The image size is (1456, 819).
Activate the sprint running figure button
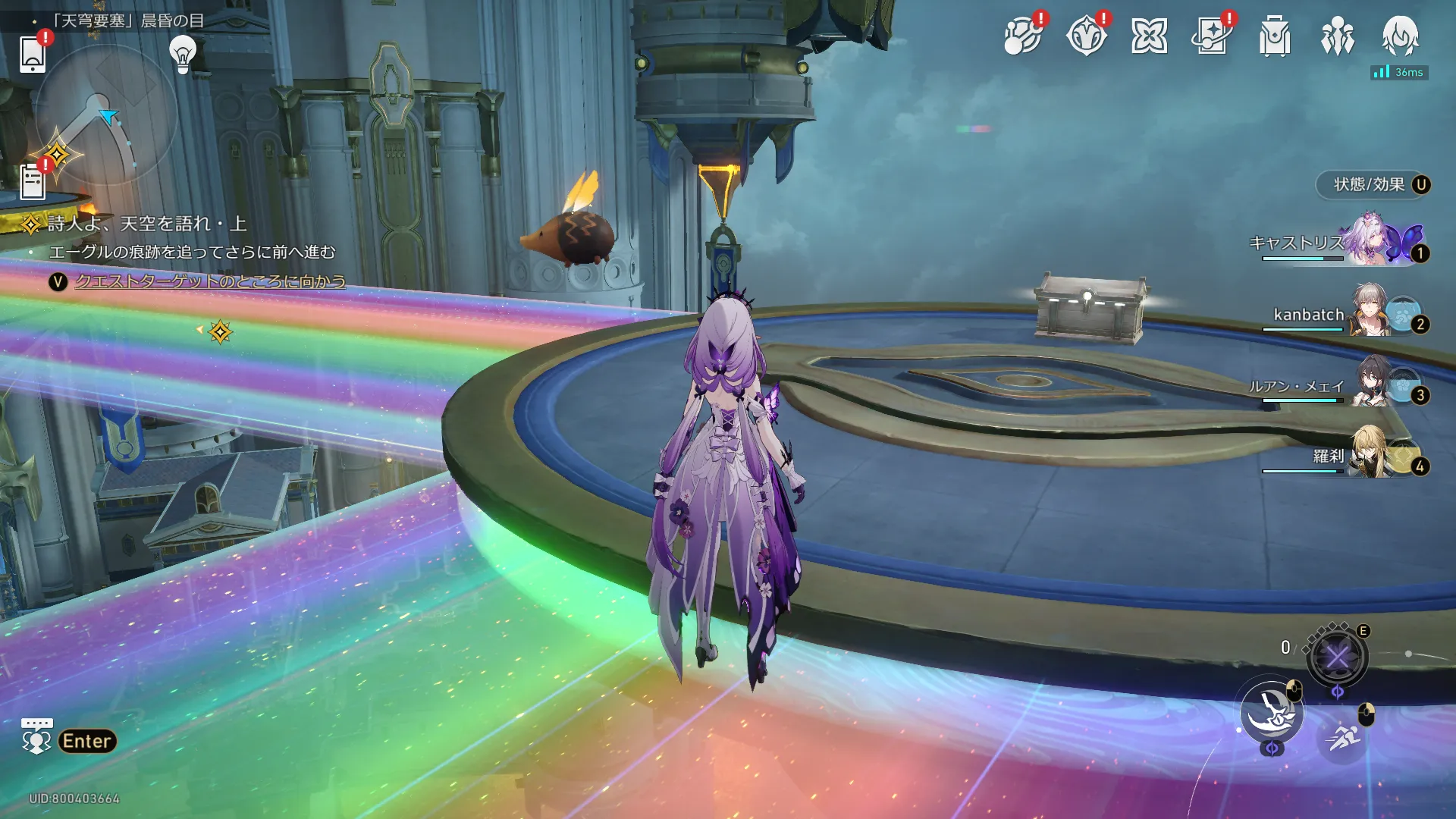[x=1343, y=736]
